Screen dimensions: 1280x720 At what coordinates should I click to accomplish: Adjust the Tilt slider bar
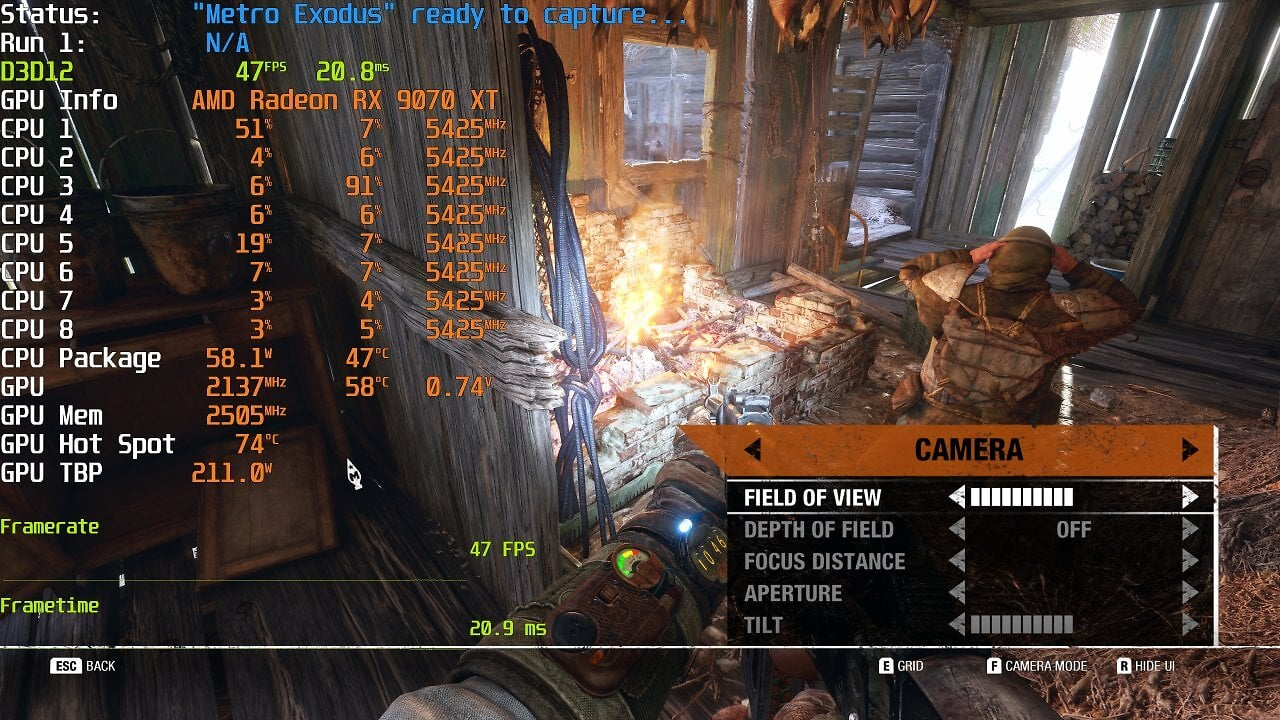click(1021, 625)
